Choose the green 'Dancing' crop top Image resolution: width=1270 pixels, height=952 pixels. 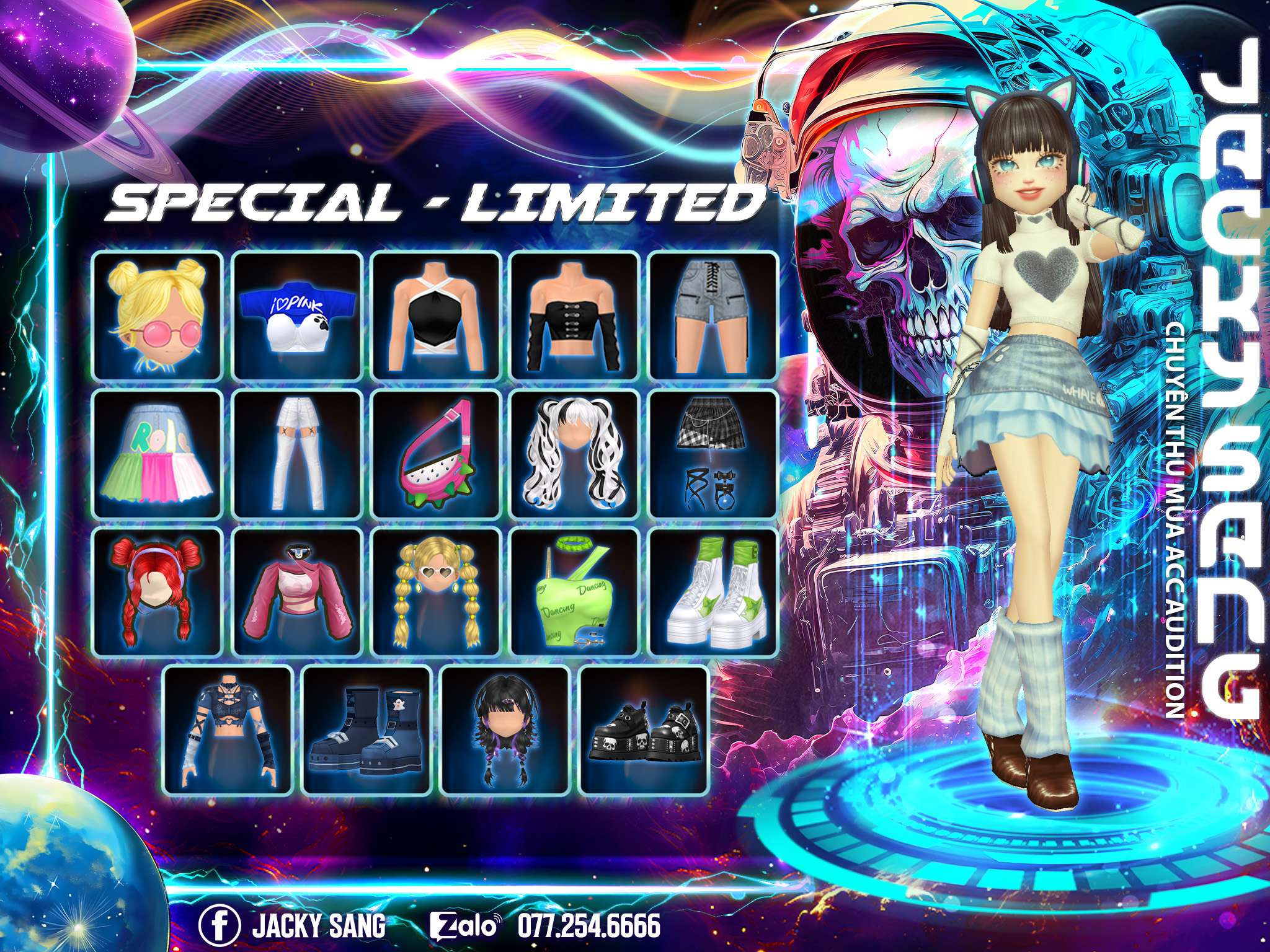[x=575, y=592]
